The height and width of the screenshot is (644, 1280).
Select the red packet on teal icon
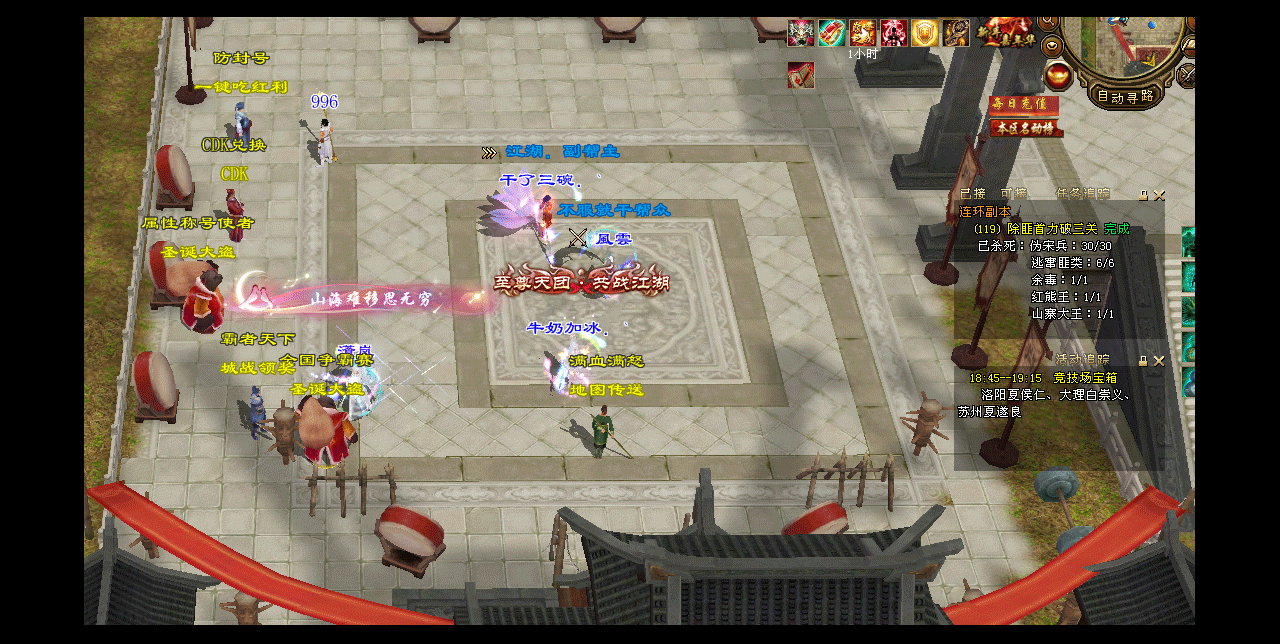coord(832,33)
